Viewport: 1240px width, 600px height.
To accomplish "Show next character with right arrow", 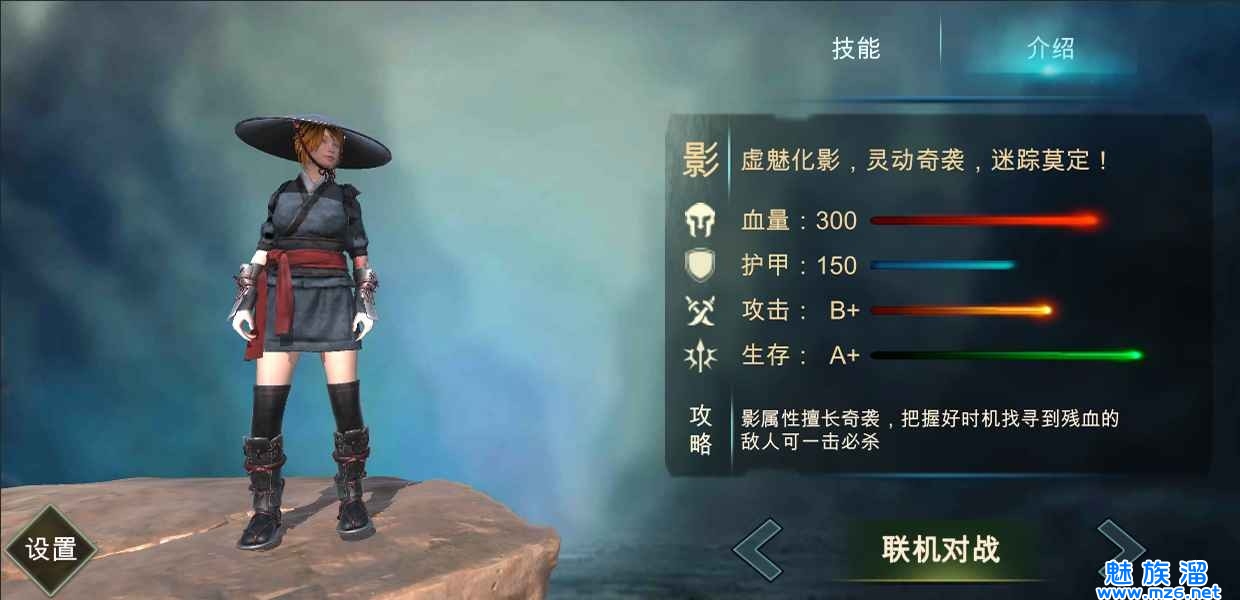I will (1118, 547).
